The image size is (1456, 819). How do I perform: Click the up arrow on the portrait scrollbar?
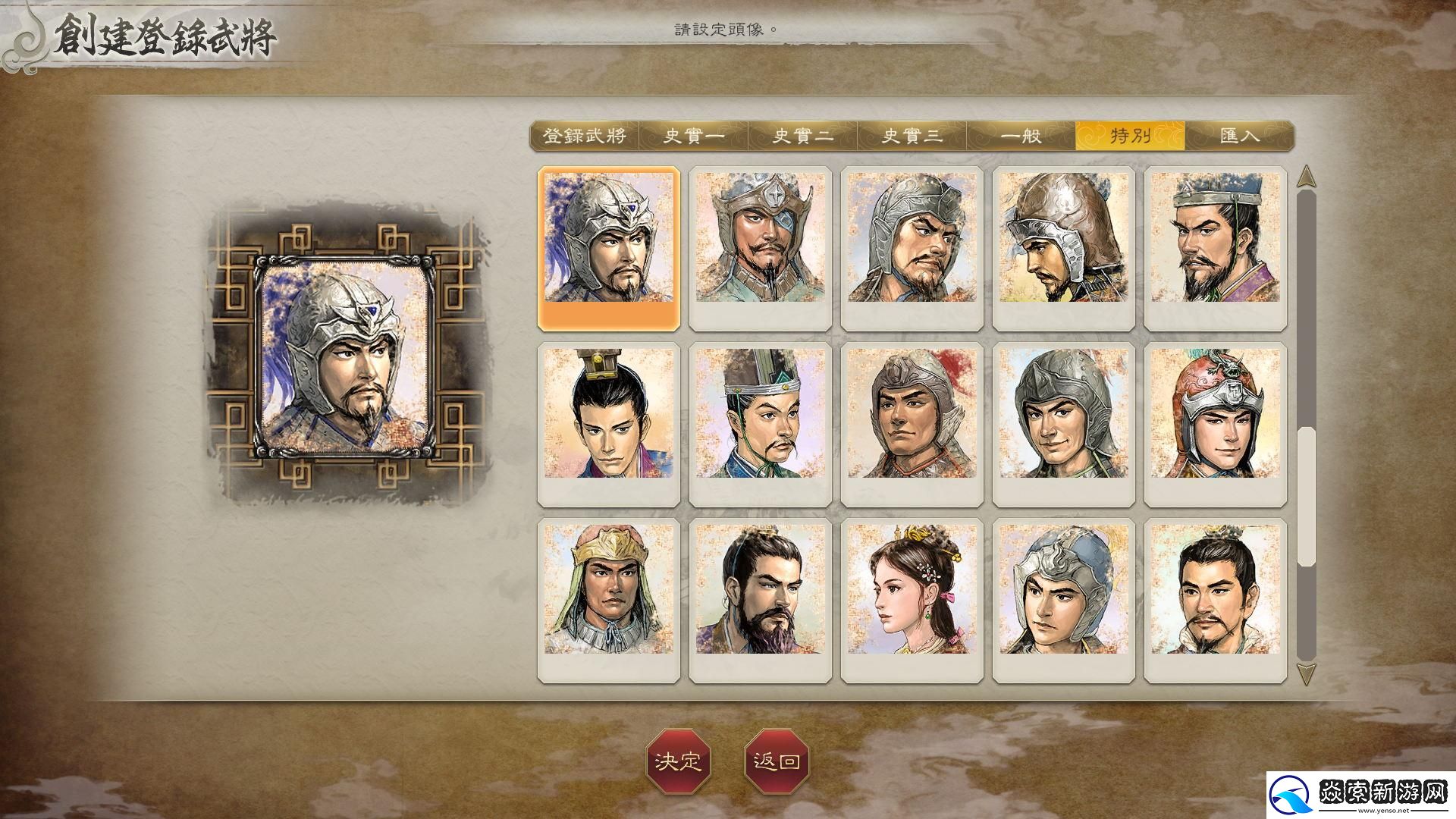(1307, 177)
